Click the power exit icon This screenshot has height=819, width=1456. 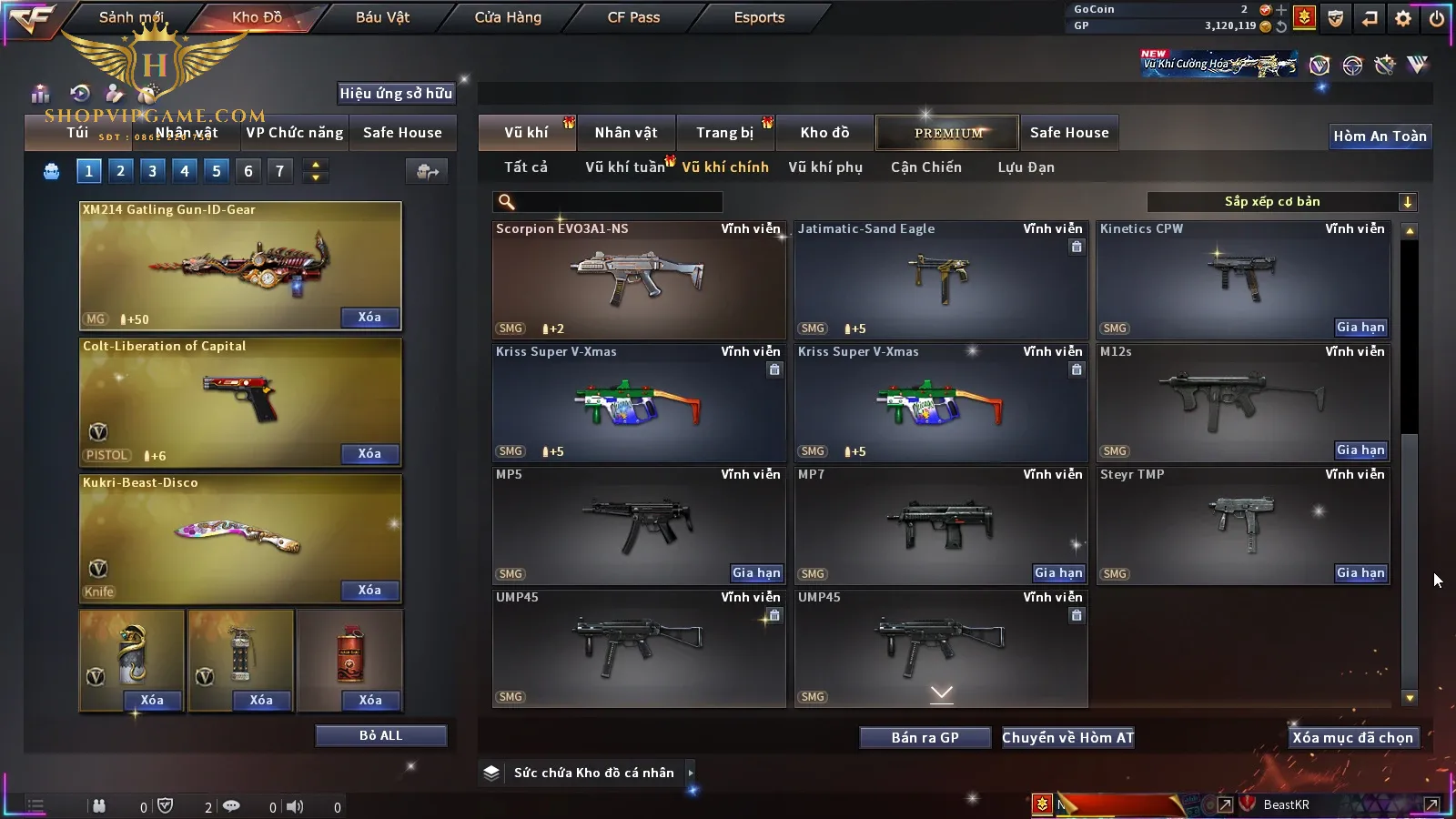tap(1437, 18)
